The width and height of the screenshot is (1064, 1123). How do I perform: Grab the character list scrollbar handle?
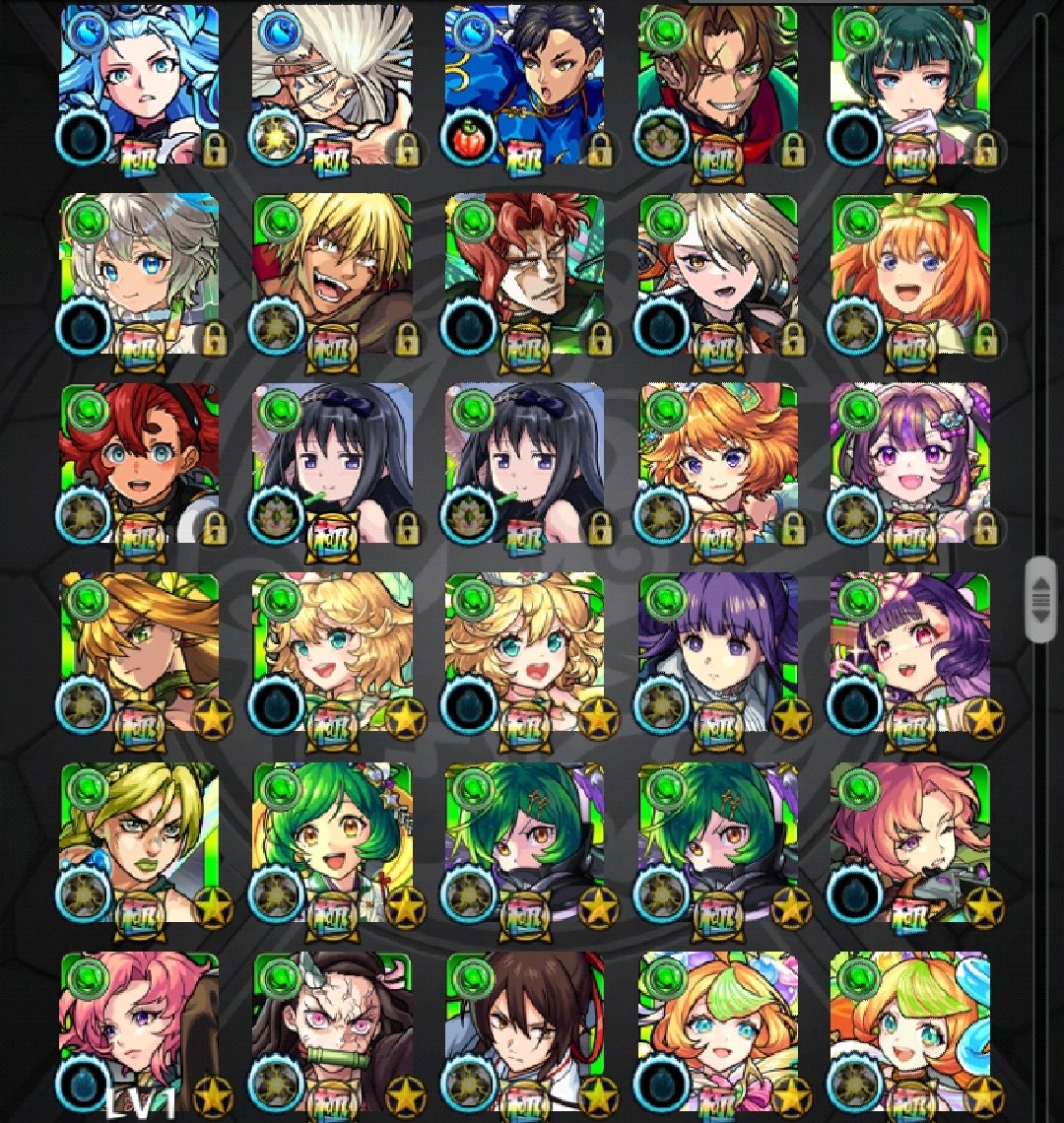(x=1039, y=599)
